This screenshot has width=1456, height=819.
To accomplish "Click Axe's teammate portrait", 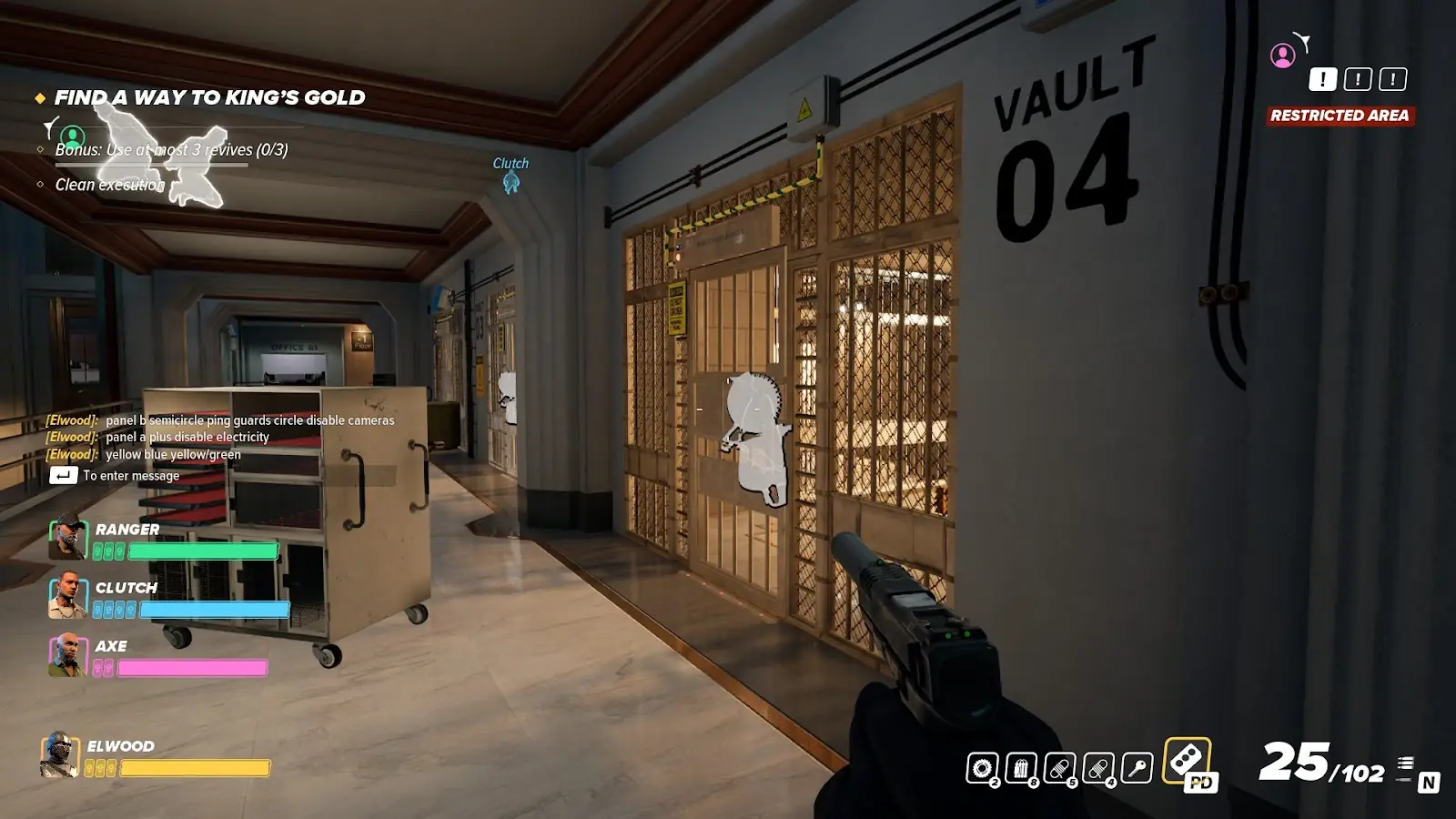I will pyautogui.click(x=67, y=654).
